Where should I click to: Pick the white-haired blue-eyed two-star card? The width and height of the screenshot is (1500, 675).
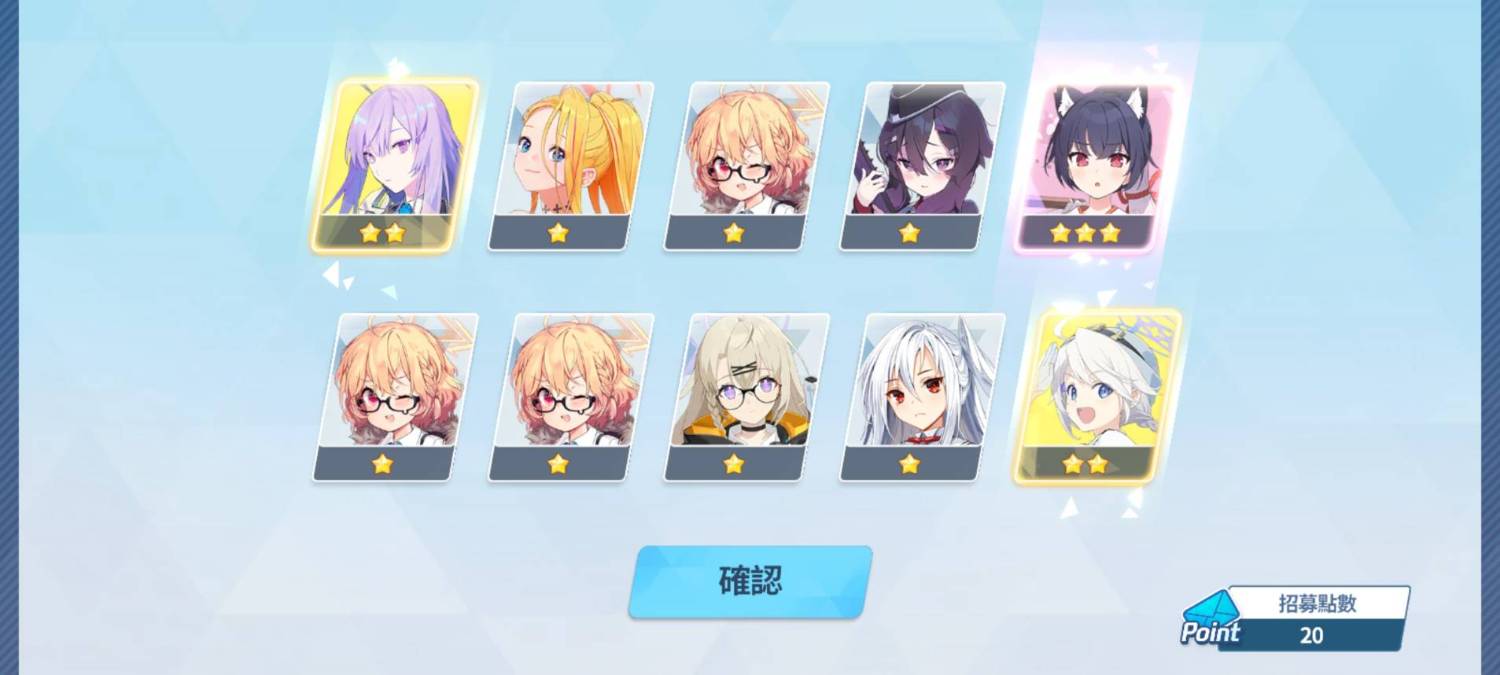point(1096,396)
